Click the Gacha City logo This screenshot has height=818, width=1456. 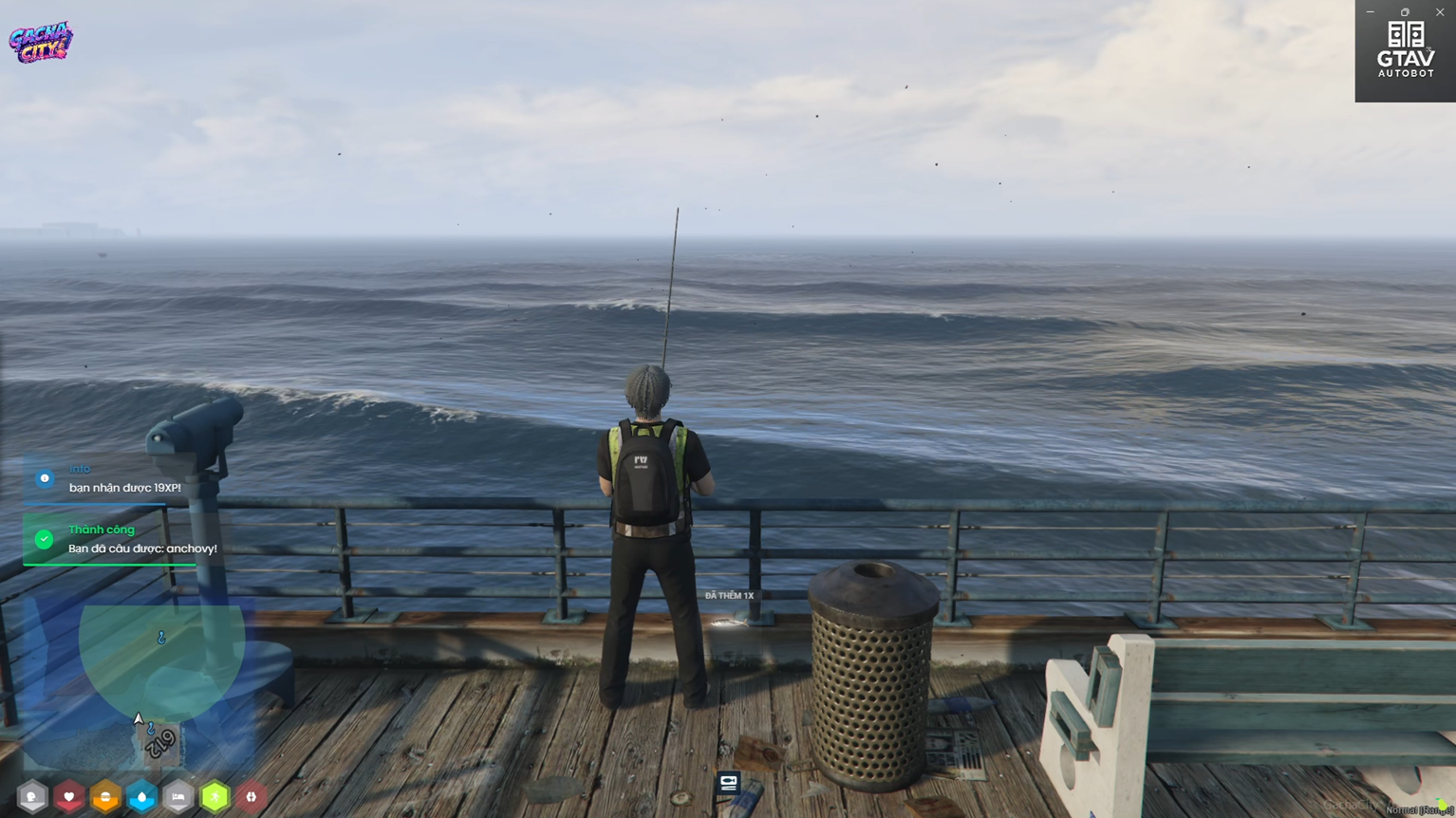[41, 42]
